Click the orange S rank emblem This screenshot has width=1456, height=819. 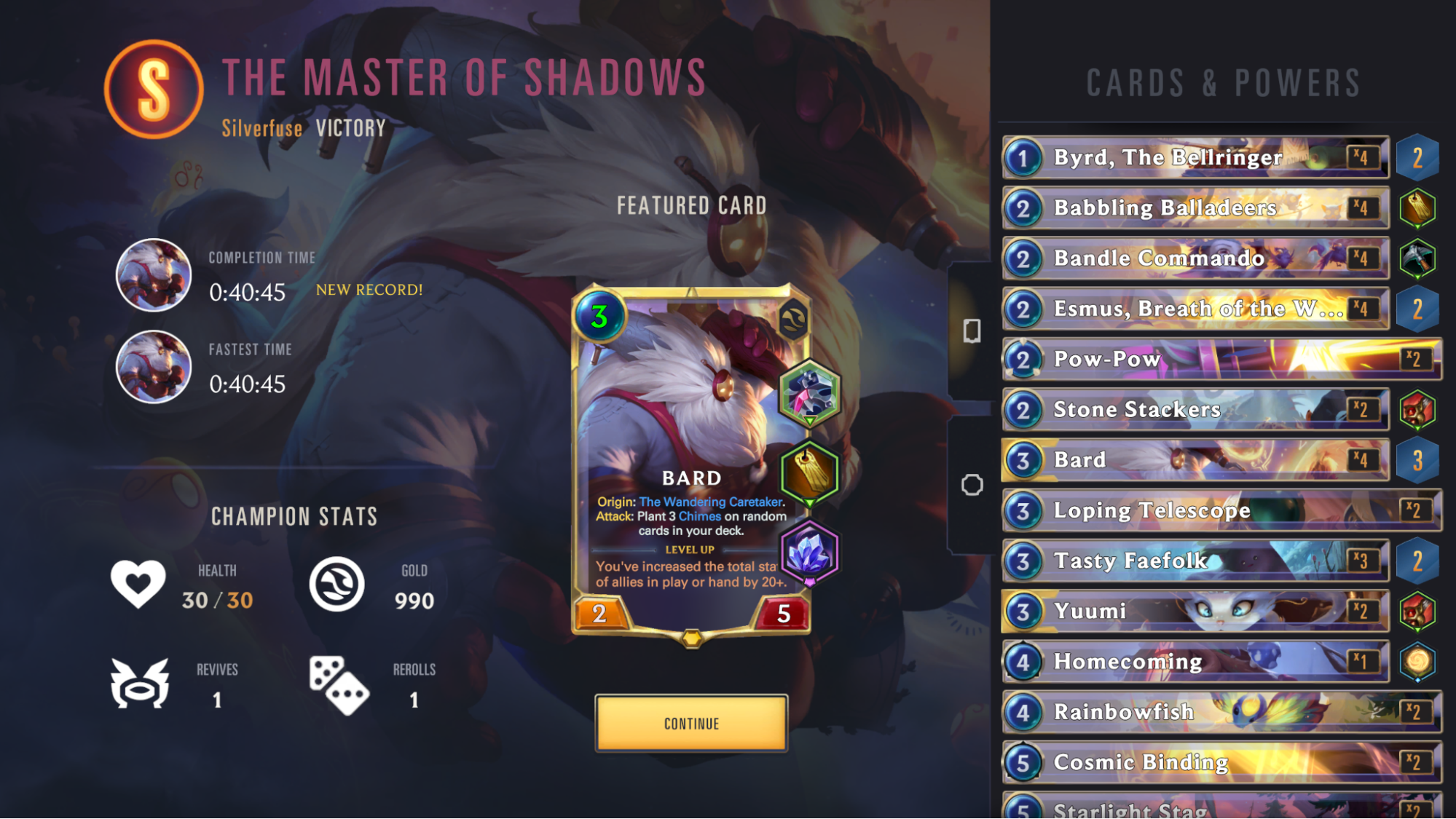pos(151,87)
